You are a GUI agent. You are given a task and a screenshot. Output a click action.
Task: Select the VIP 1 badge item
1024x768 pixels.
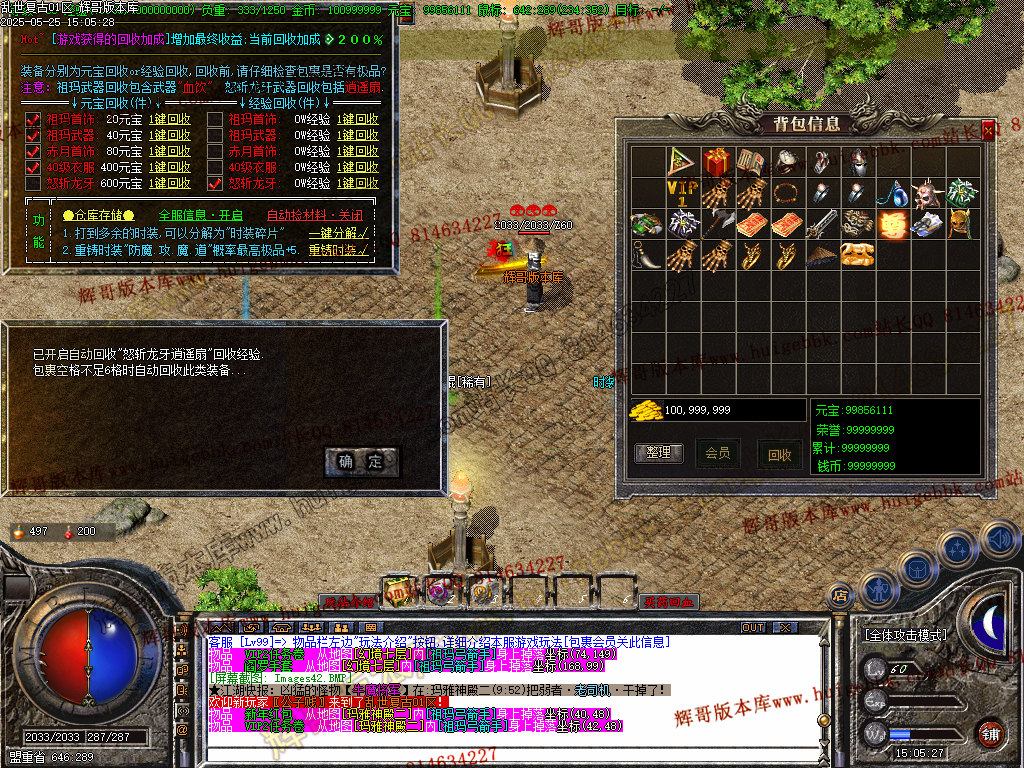(681, 193)
